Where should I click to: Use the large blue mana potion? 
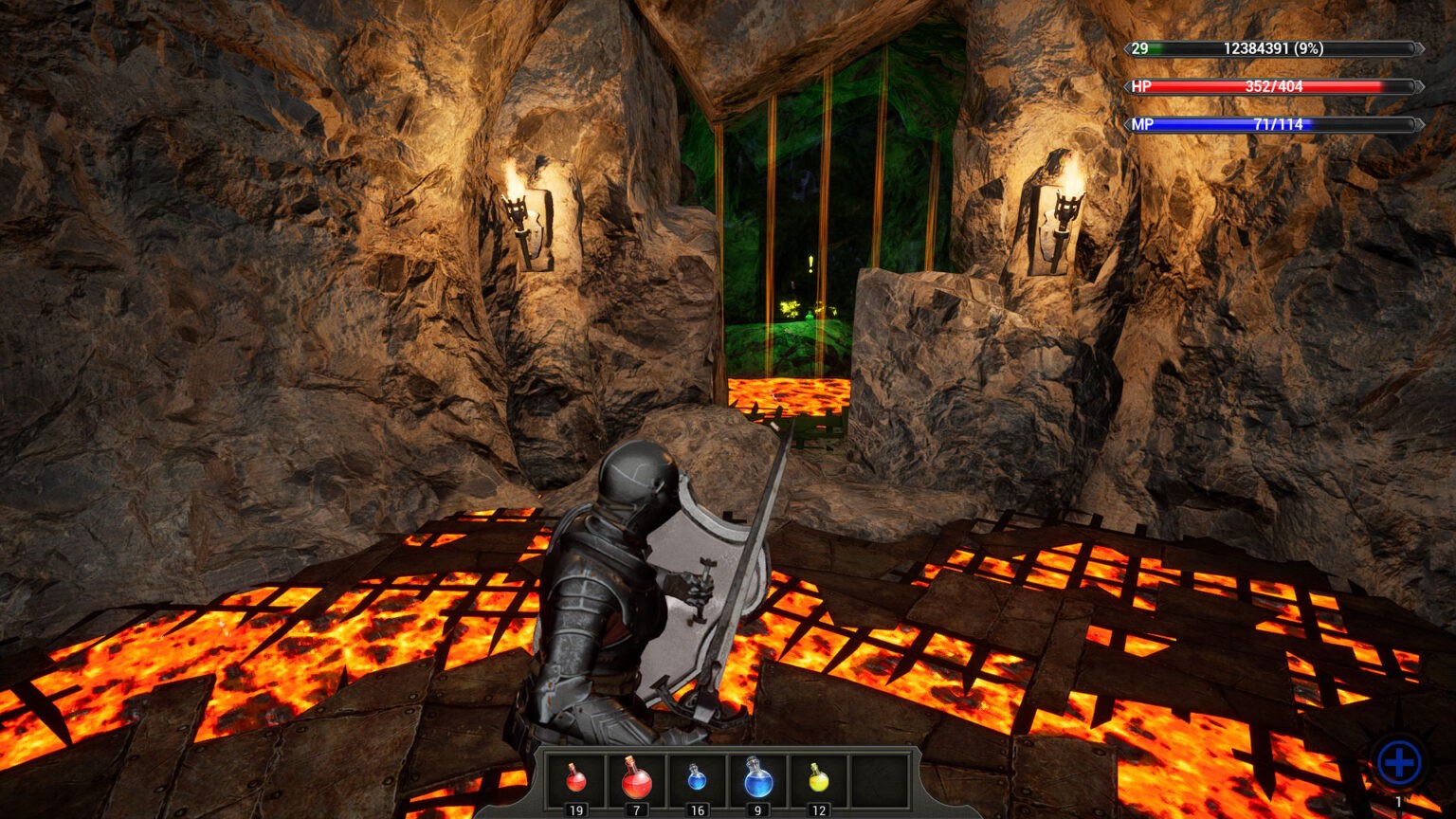[758, 779]
